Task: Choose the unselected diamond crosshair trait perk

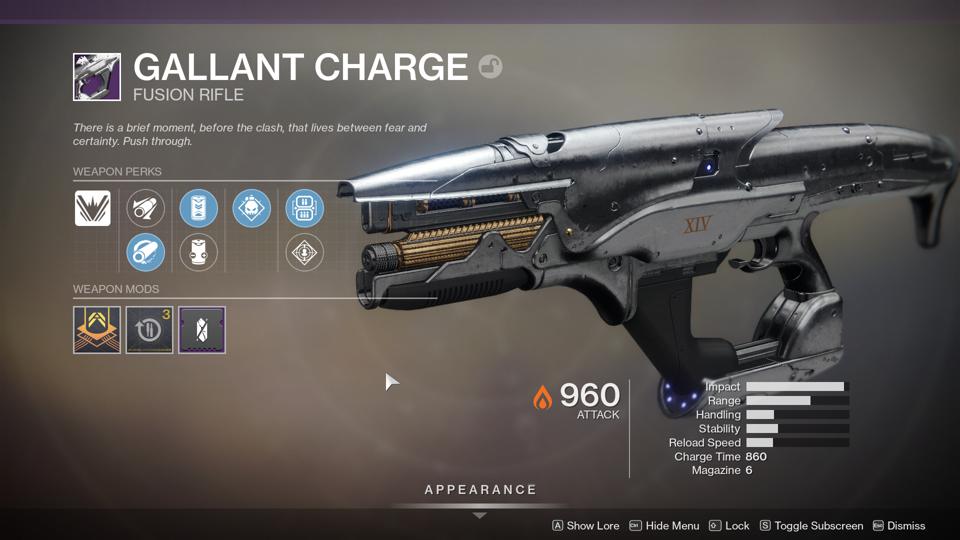Action: pos(304,252)
